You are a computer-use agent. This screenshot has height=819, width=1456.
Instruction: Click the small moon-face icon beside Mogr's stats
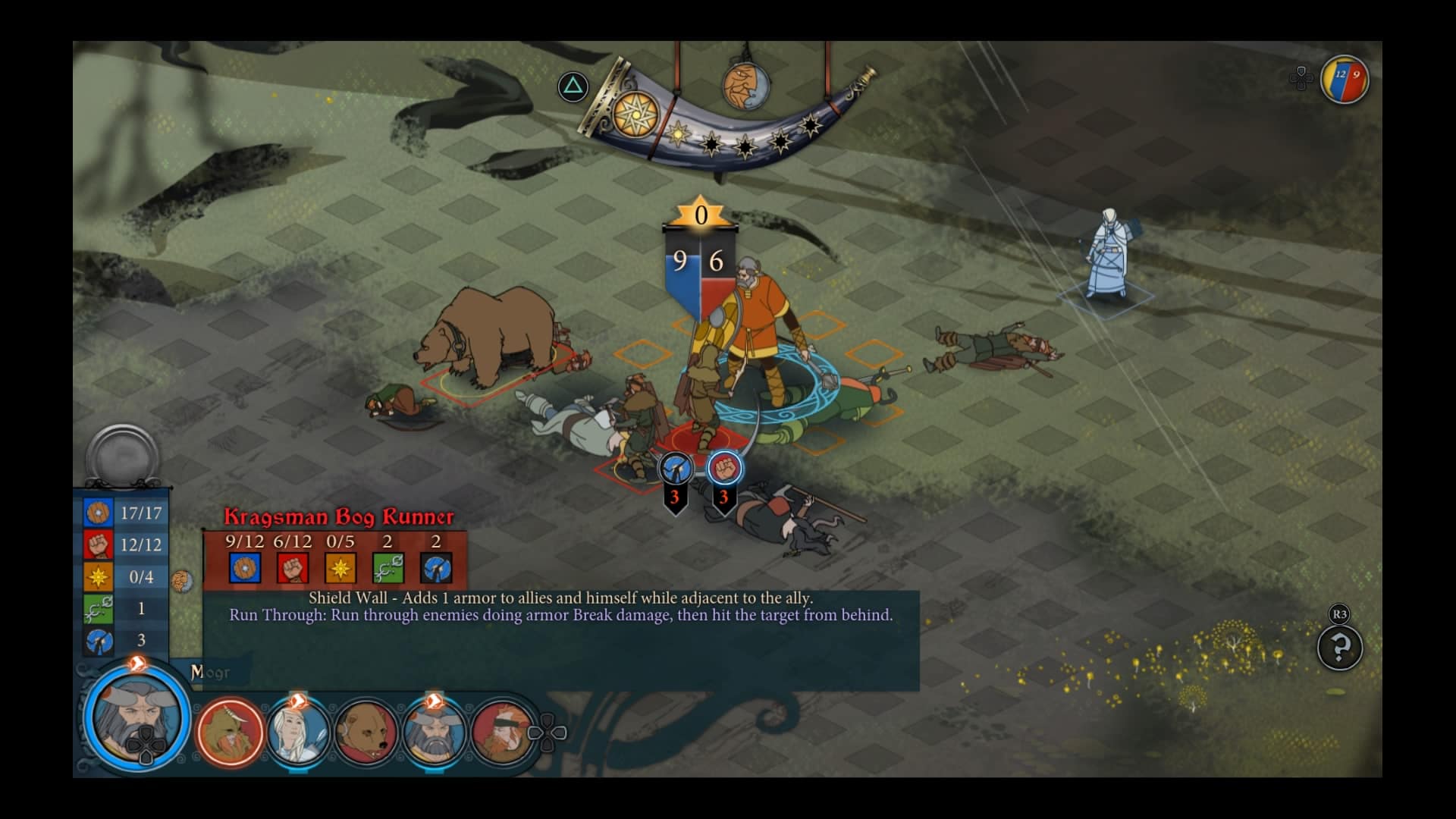pyautogui.click(x=182, y=582)
